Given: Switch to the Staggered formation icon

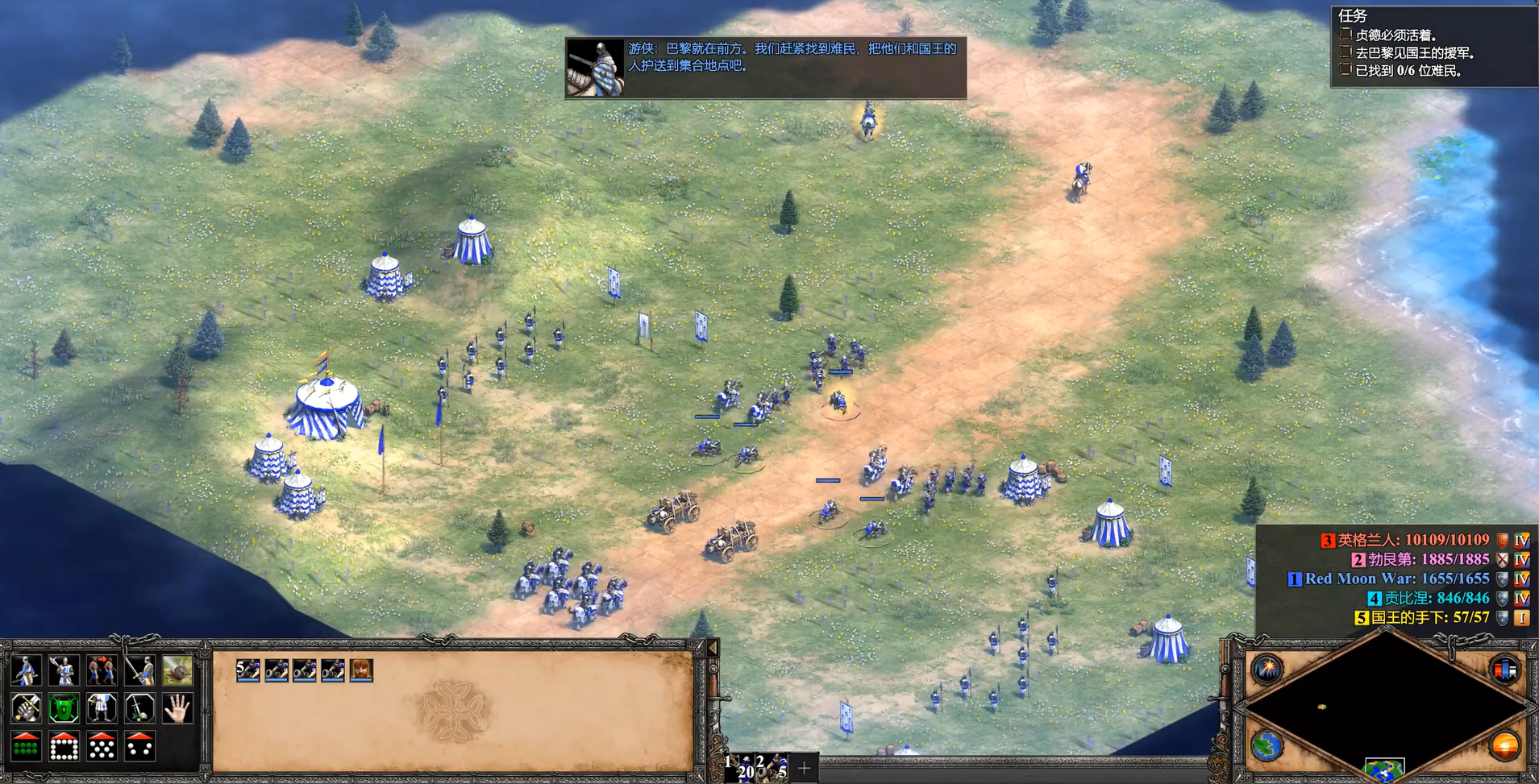Looking at the screenshot, I should tap(102, 747).
